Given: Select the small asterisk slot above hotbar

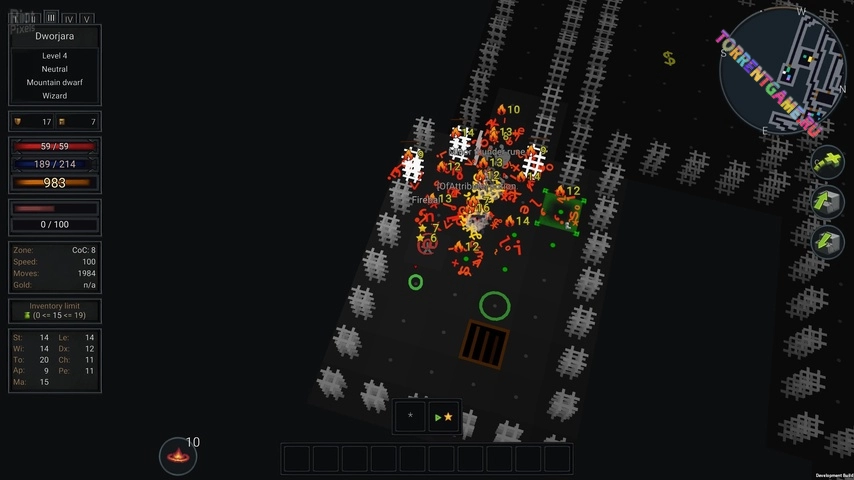Looking at the screenshot, I should click(x=410, y=416).
